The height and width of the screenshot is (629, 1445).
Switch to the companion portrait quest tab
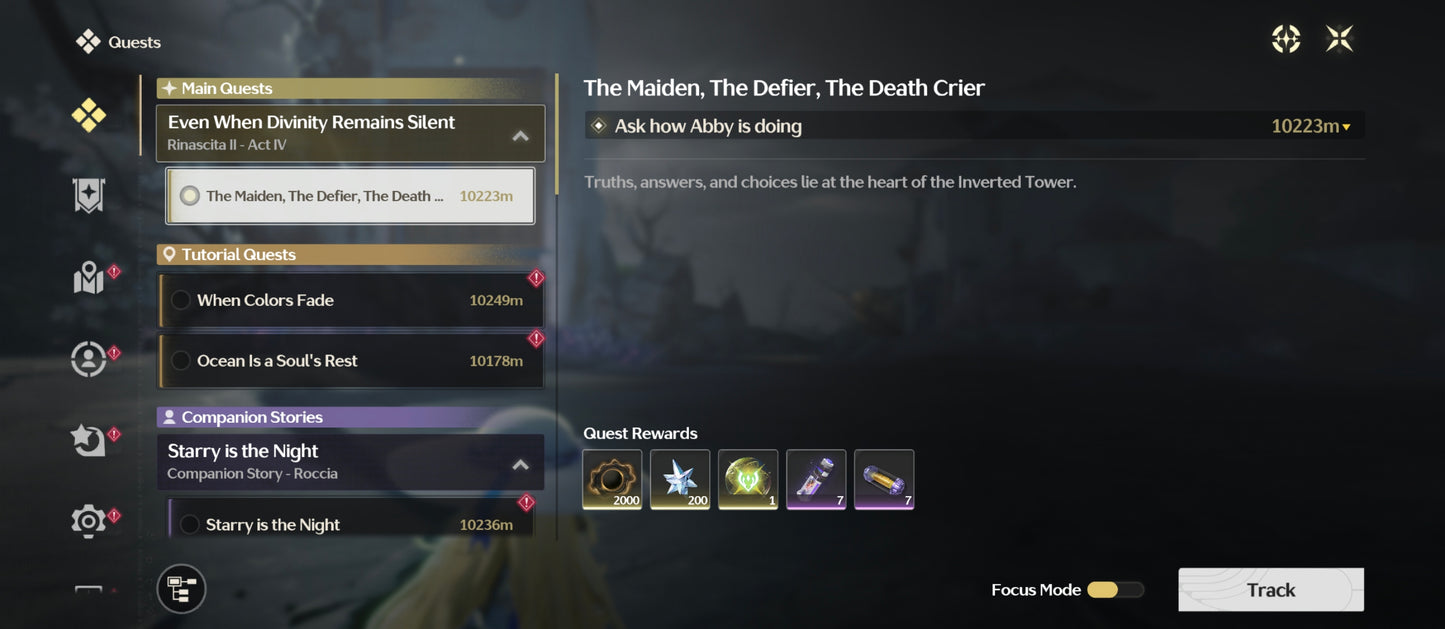tap(88, 359)
